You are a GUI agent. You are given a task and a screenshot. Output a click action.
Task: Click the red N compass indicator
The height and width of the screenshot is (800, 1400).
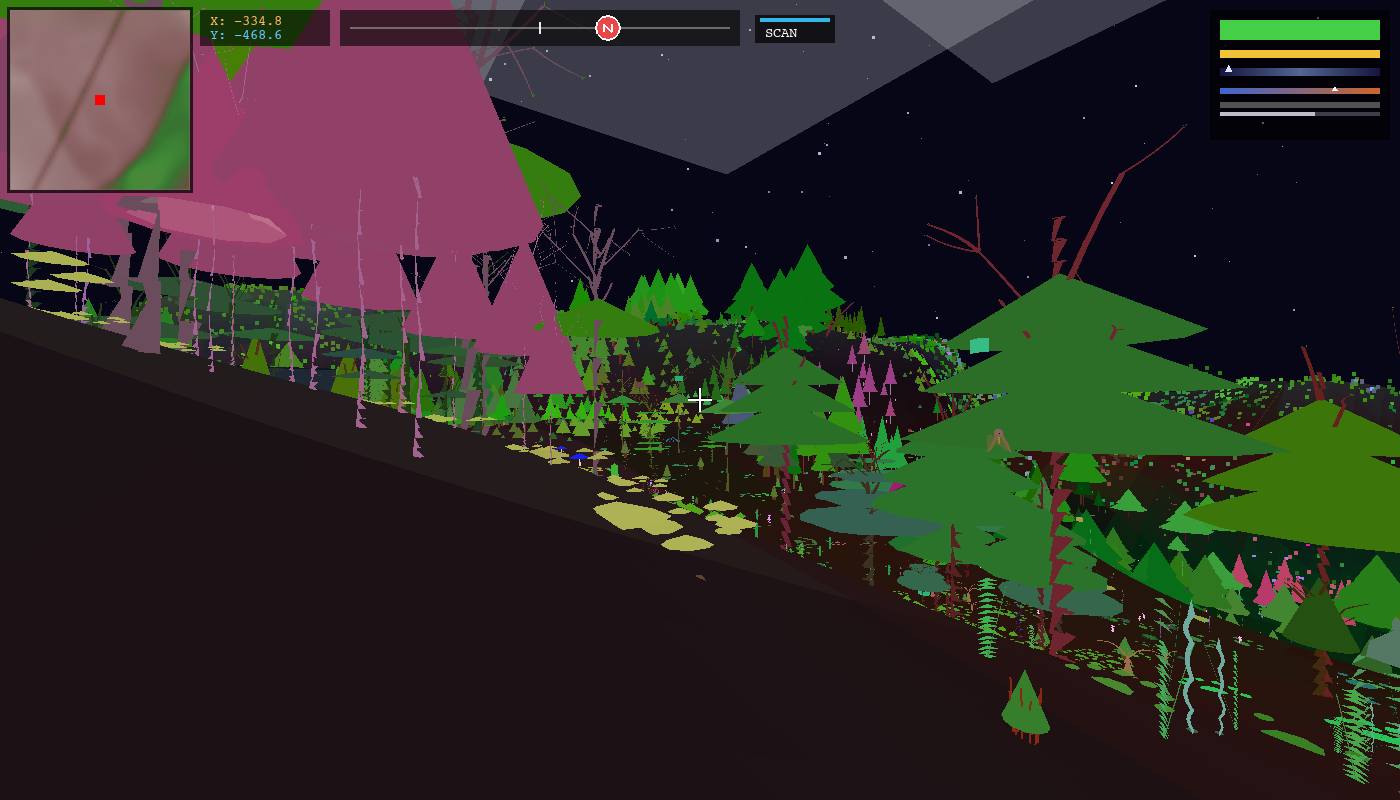coord(608,28)
